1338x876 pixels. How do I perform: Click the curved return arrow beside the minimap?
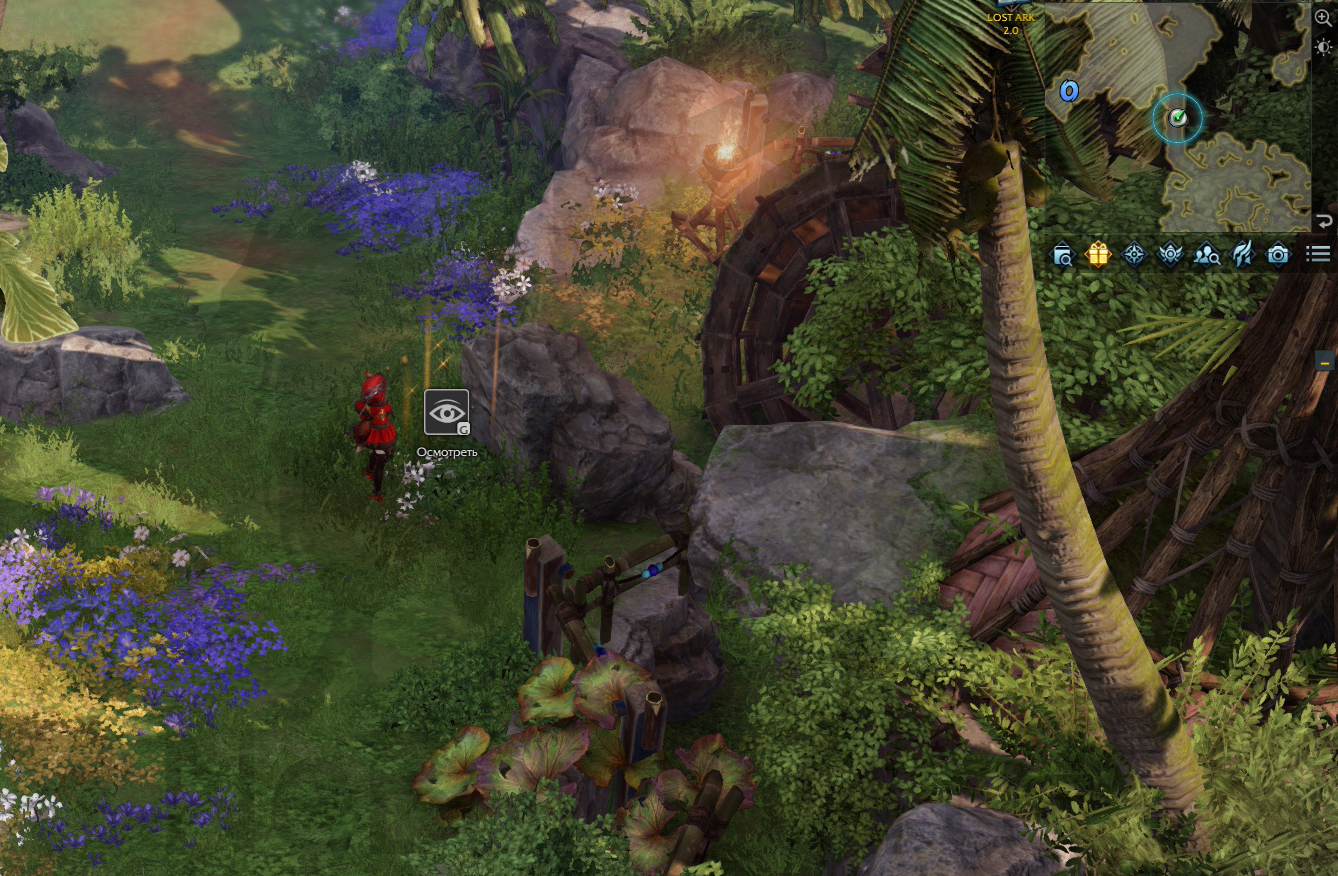click(1324, 221)
